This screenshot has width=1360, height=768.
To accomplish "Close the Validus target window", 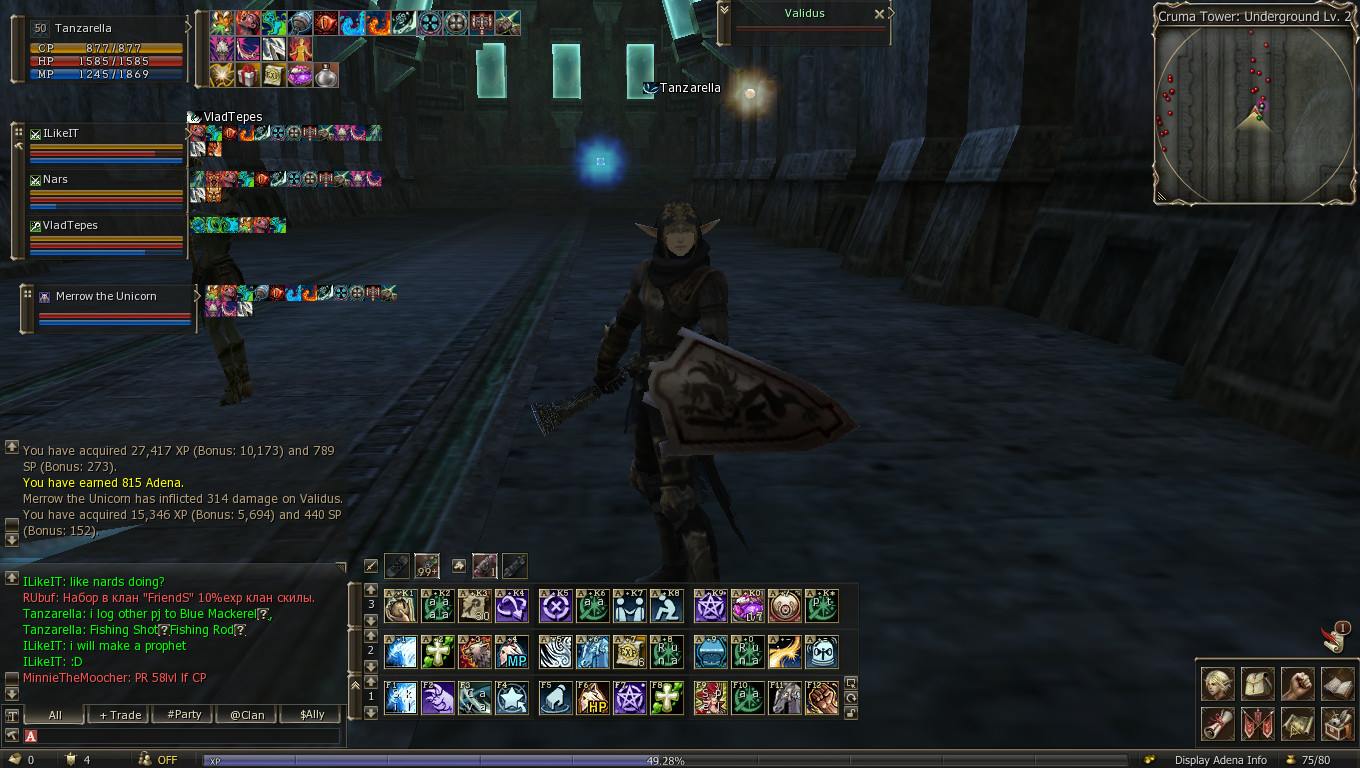I will tap(879, 14).
